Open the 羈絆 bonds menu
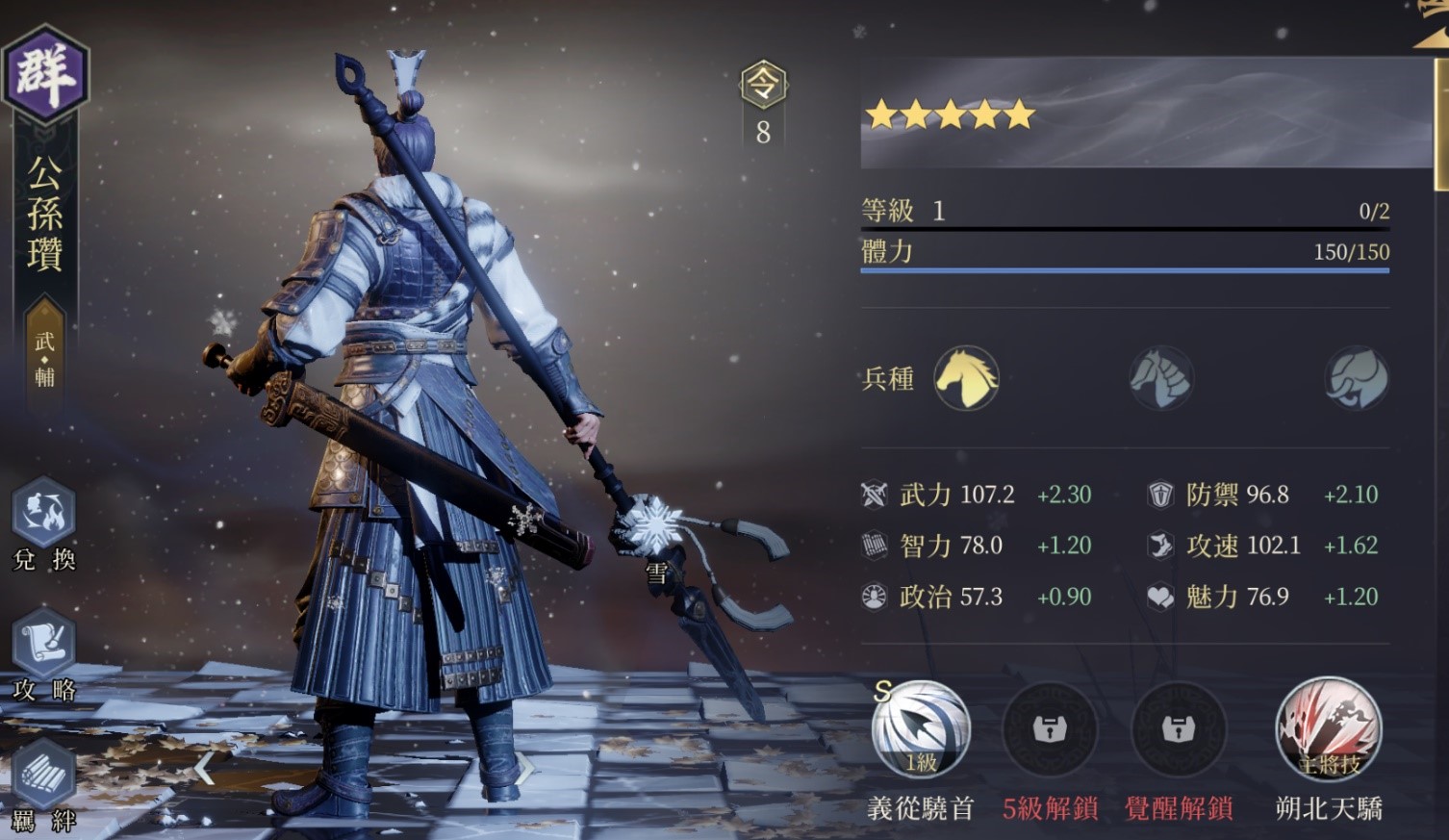Screen dimensions: 1449x840 coord(43,776)
